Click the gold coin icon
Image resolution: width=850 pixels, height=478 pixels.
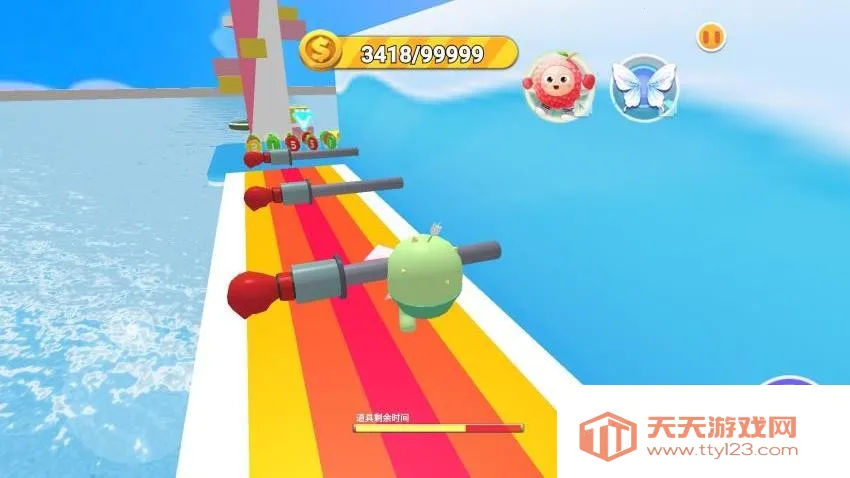(x=320, y=50)
